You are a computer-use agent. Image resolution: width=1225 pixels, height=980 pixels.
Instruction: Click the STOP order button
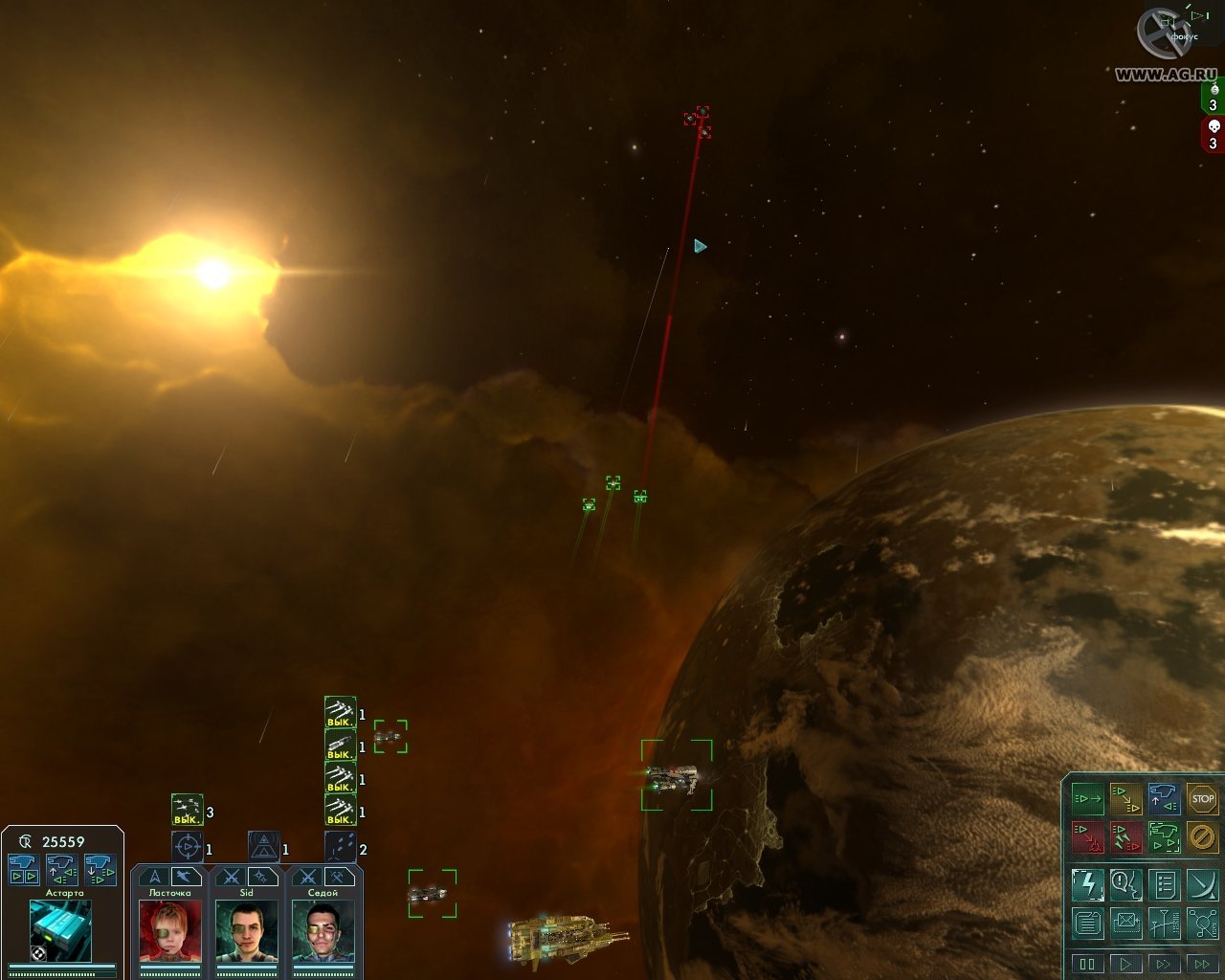coord(1202,798)
